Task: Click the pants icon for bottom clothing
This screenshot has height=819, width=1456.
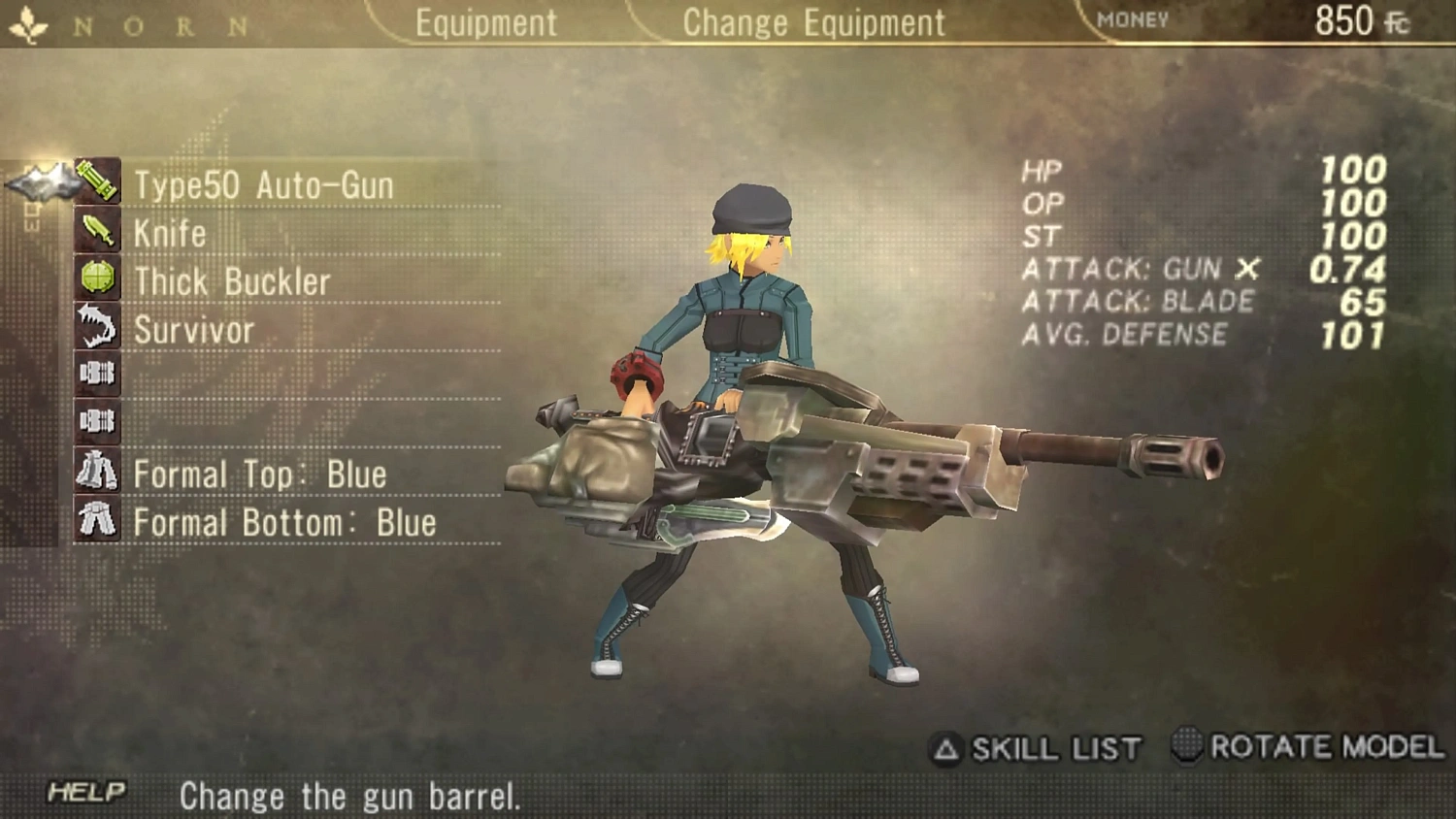Action: coord(97,519)
